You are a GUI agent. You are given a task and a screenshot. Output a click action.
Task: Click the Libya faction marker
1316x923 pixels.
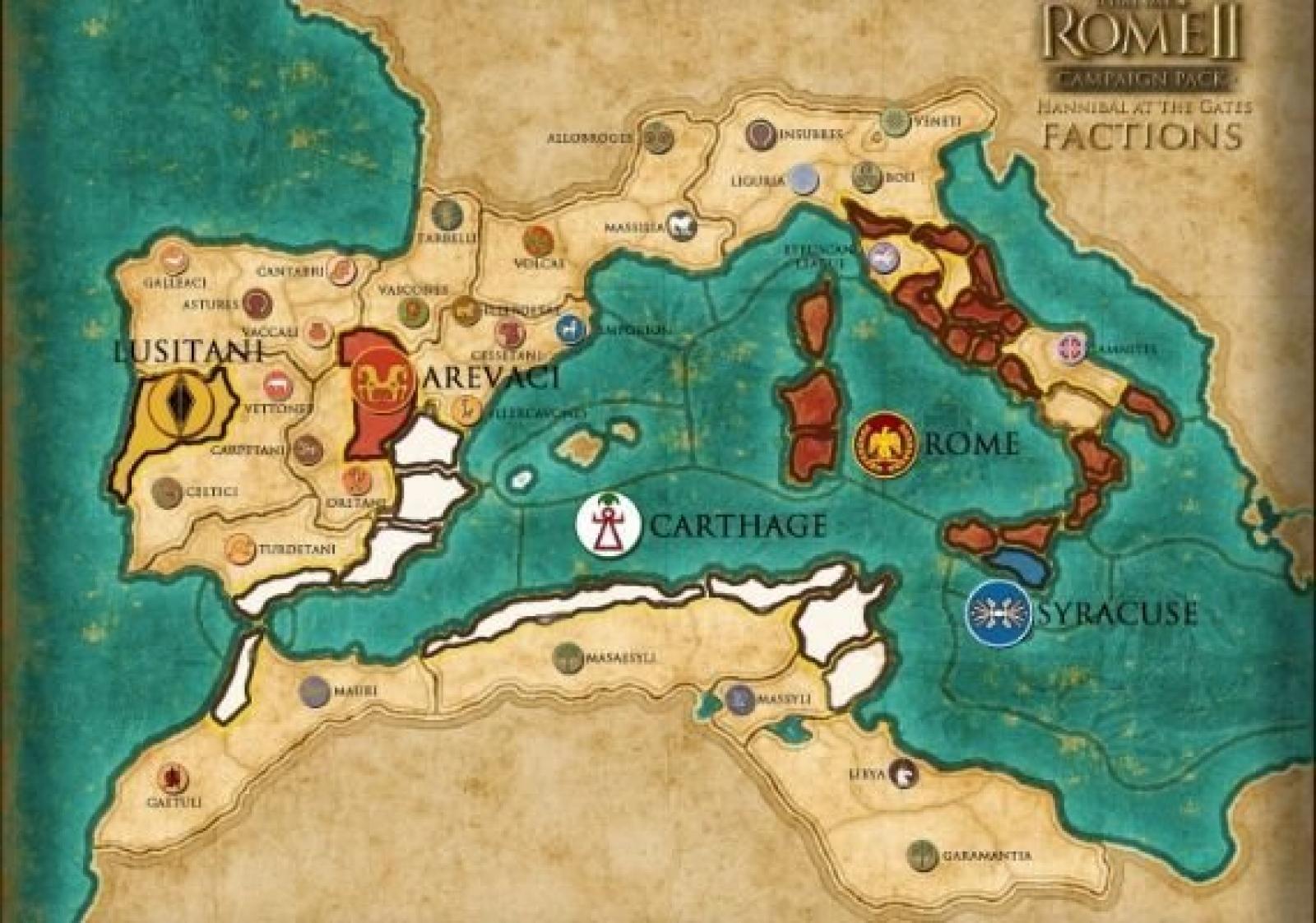pos(904,773)
